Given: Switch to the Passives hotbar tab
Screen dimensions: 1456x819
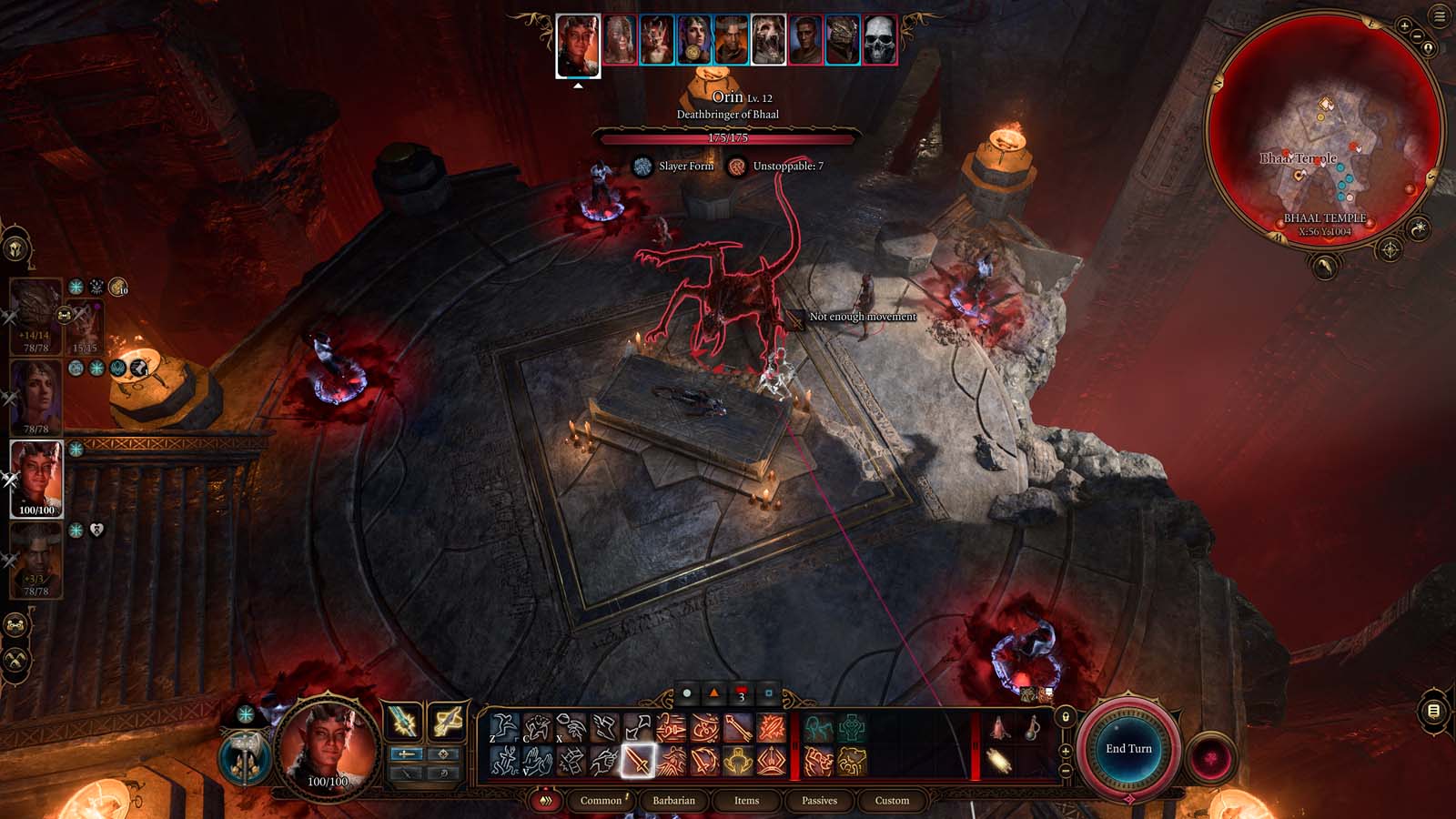Looking at the screenshot, I should [820, 801].
